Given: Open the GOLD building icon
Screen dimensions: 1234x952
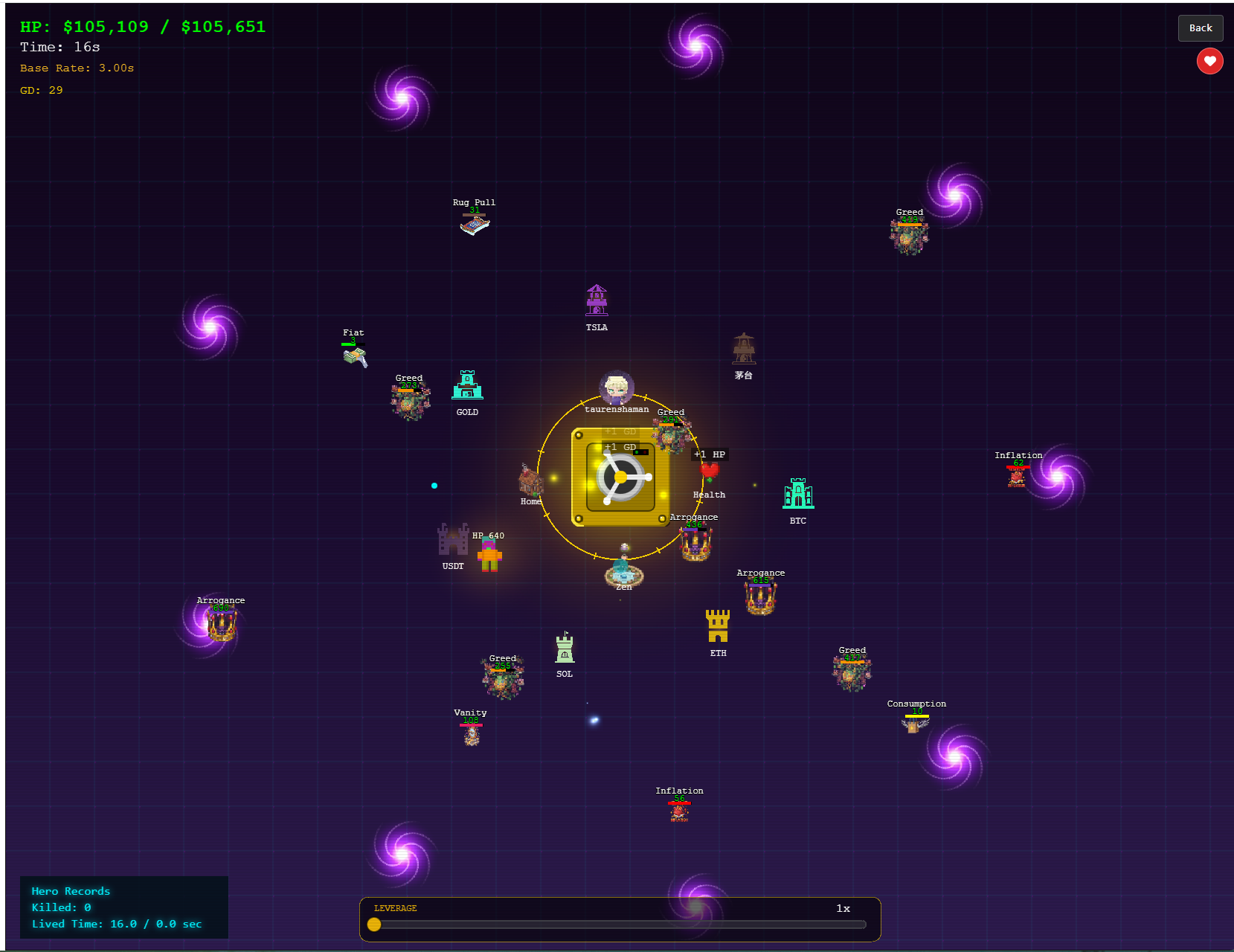Looking at the screenshot, I should (x=467, y=386).
